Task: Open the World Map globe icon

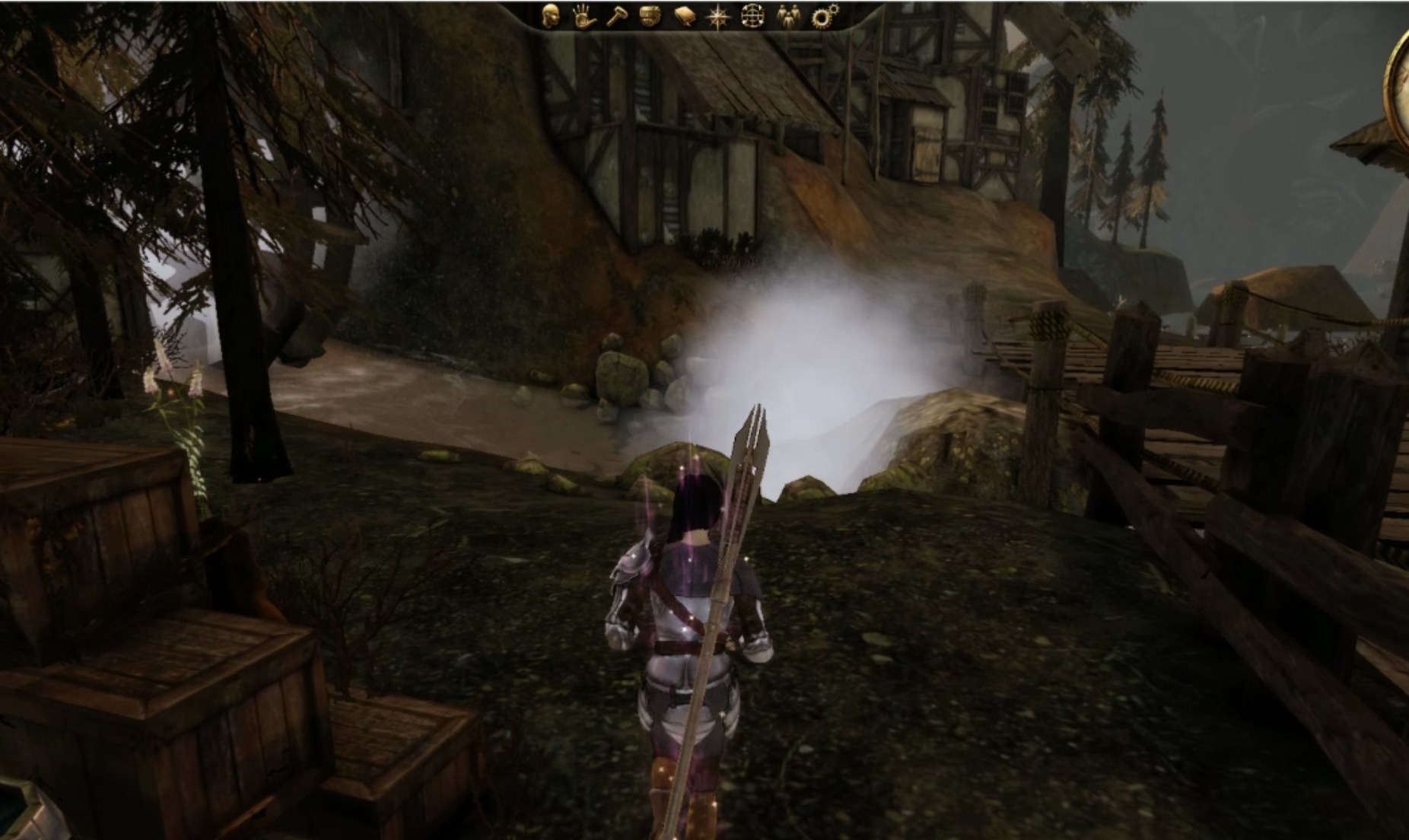Action: coord(753,17)
